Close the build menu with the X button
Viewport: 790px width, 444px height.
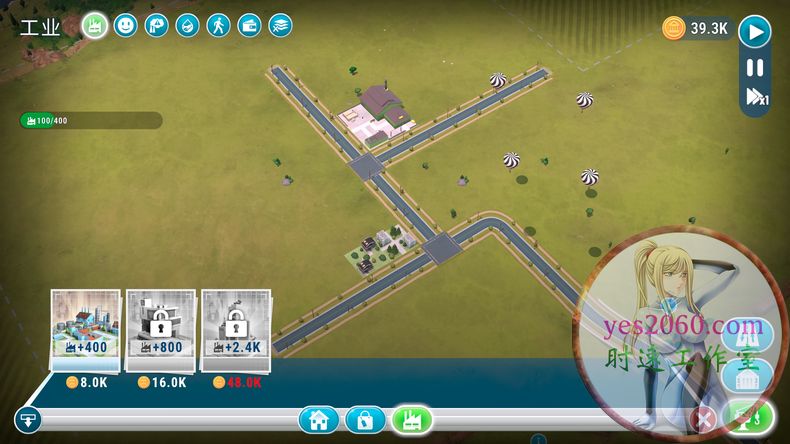click(704, 419)
